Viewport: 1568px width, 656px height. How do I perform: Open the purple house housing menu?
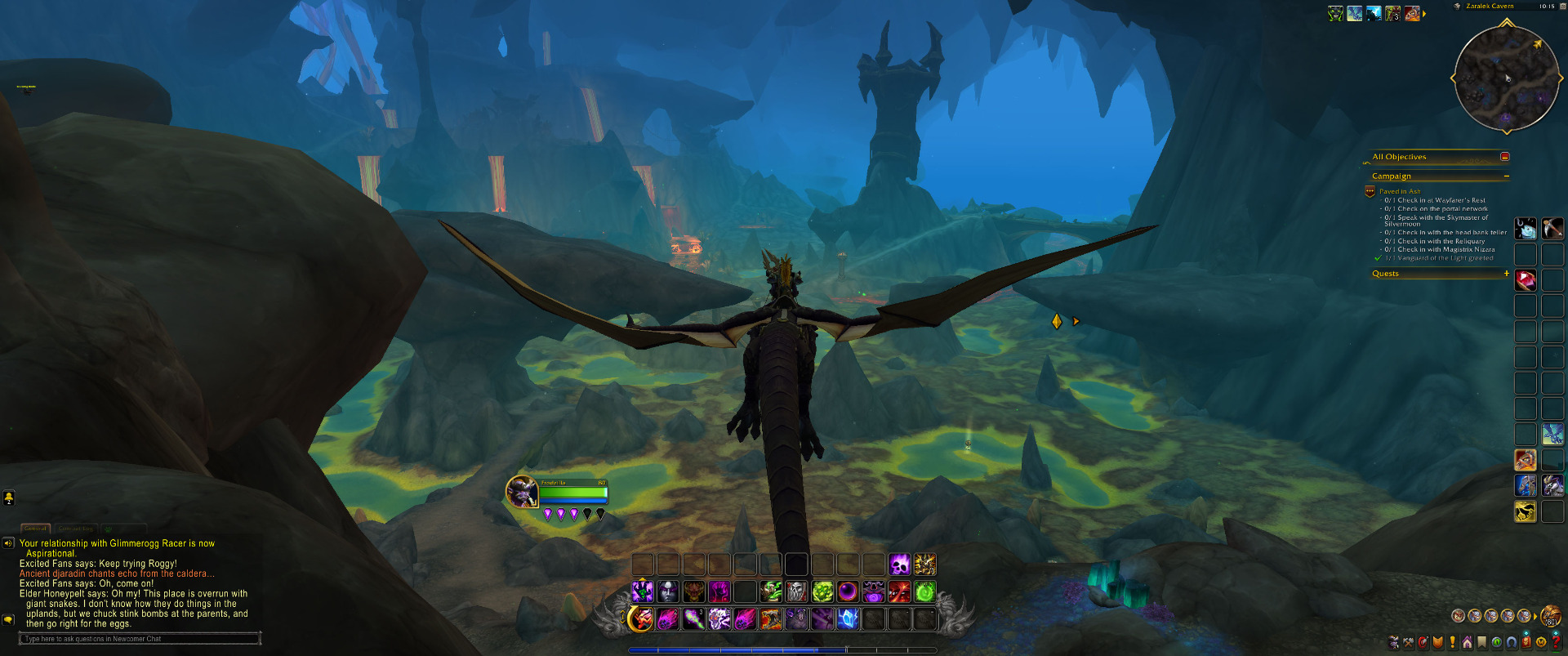pos(1467,643)
